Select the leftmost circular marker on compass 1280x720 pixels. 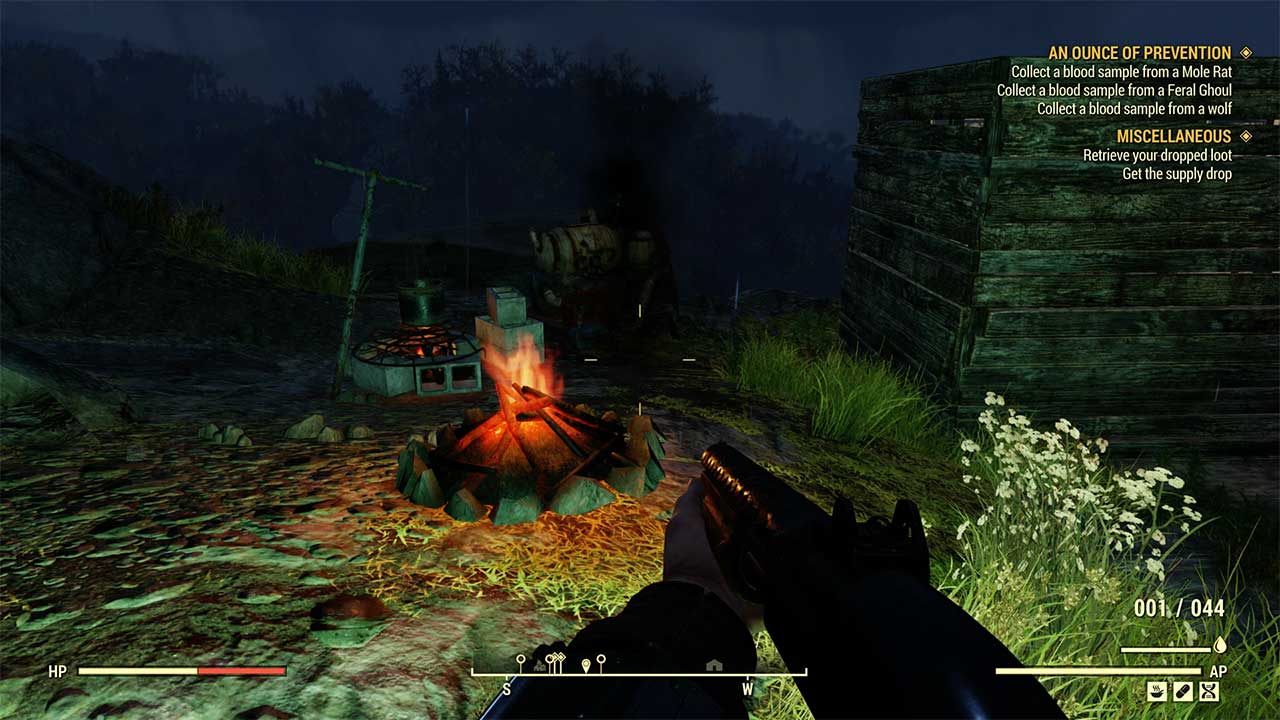click(521, 658)
